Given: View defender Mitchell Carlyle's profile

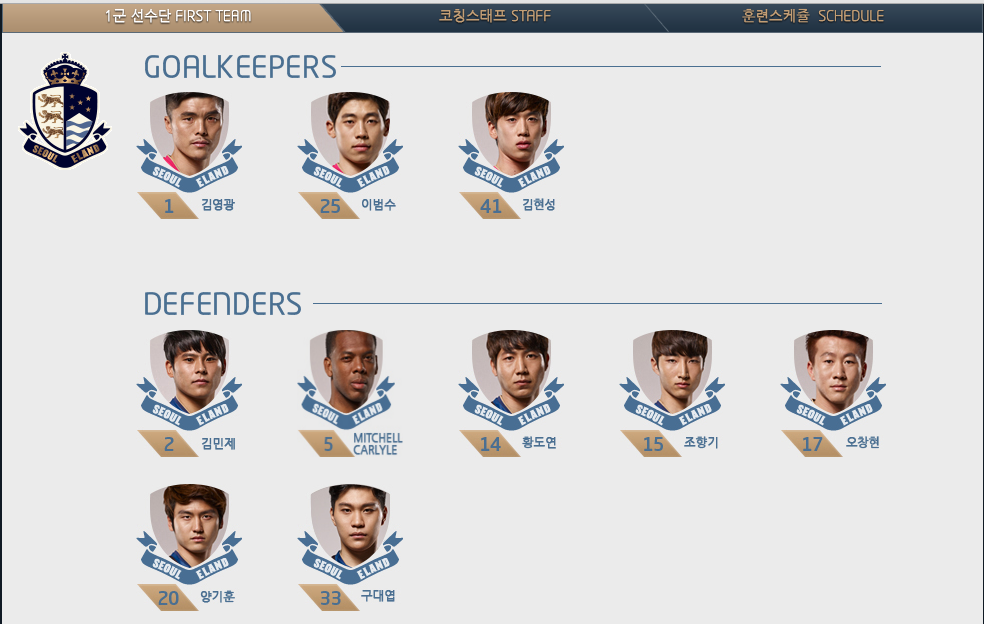Looking at the screenshot, I should 349,378.
